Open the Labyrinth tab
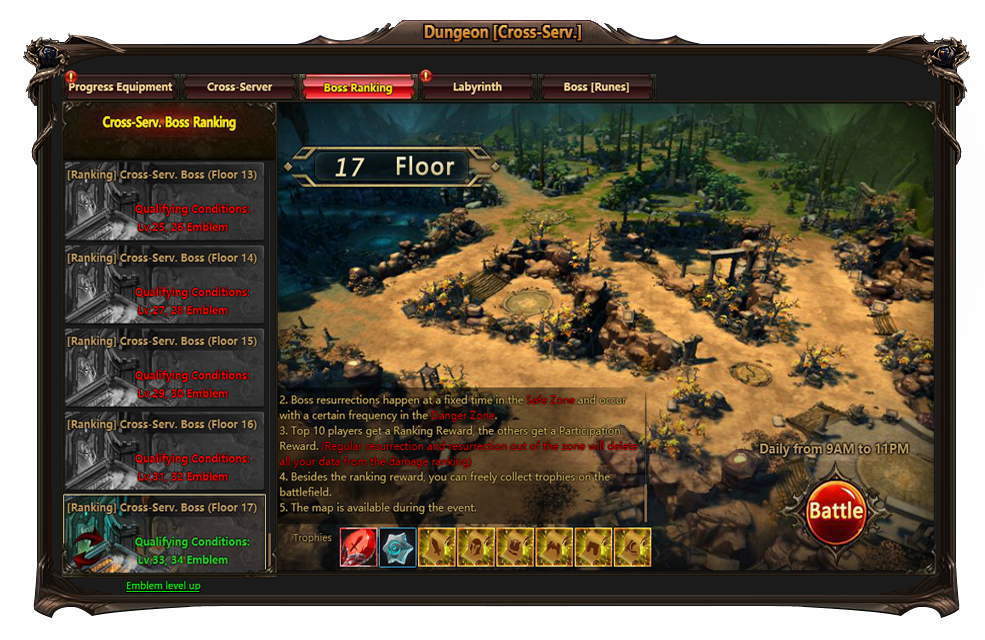 coord(477,88)
